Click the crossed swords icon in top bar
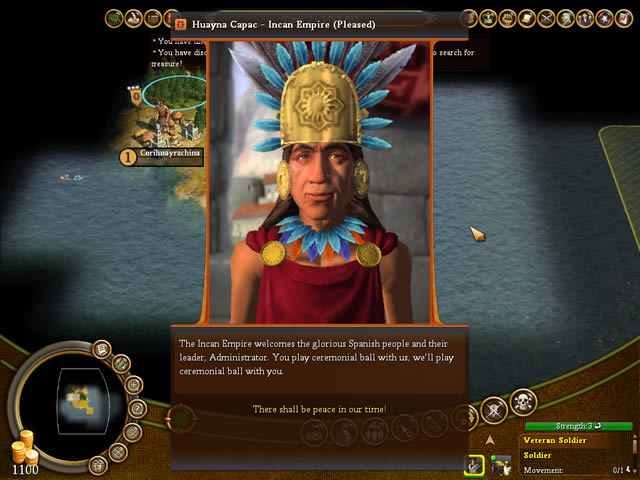640x480 pixels. pyautogui.click(x=546, y=18)
